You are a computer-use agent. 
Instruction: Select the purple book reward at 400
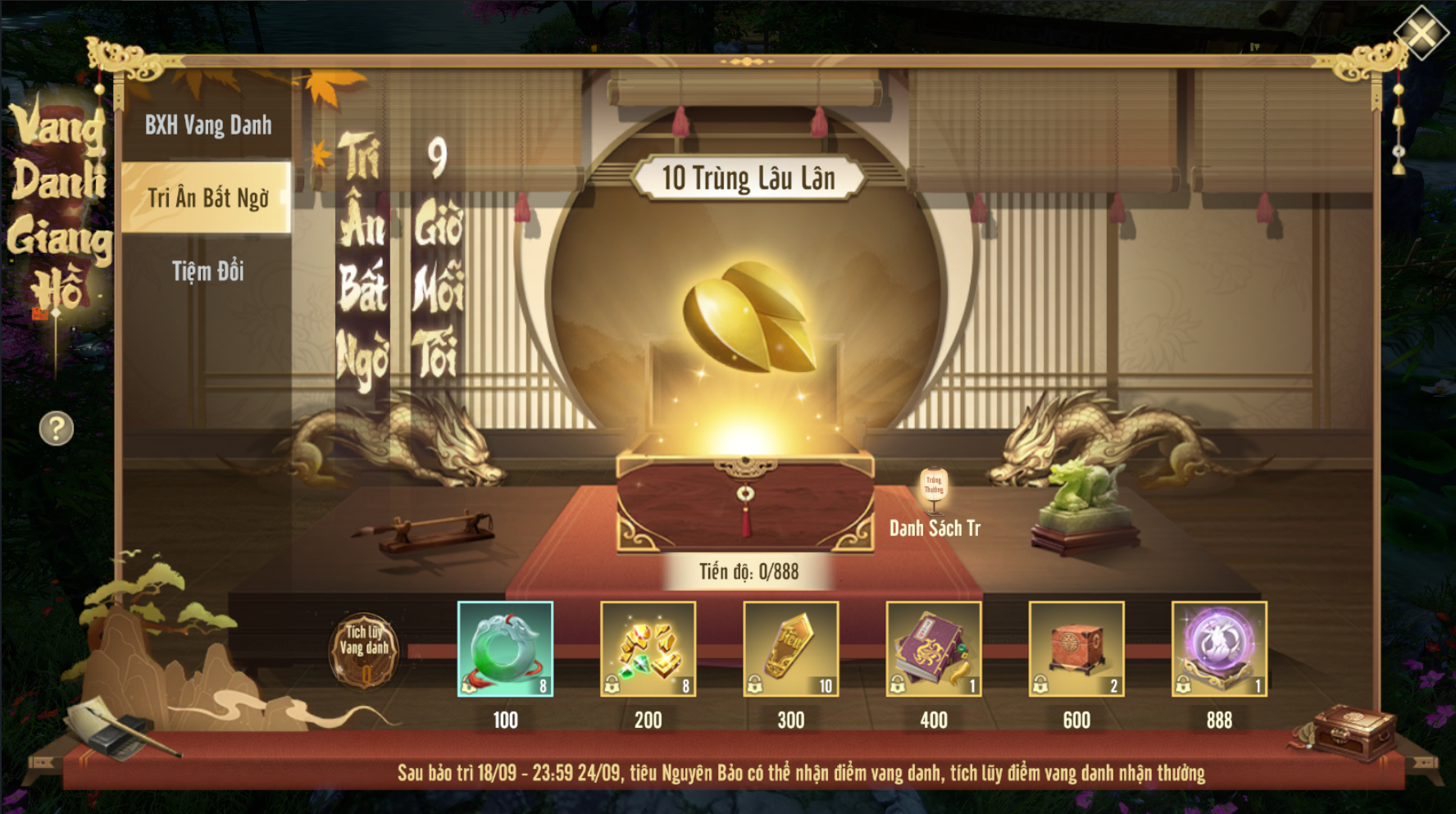pos(933,649)
